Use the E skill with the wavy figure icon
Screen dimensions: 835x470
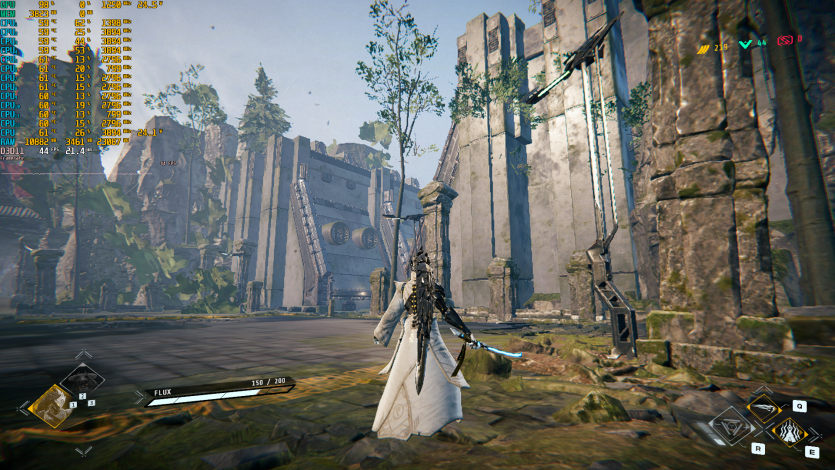790,433
